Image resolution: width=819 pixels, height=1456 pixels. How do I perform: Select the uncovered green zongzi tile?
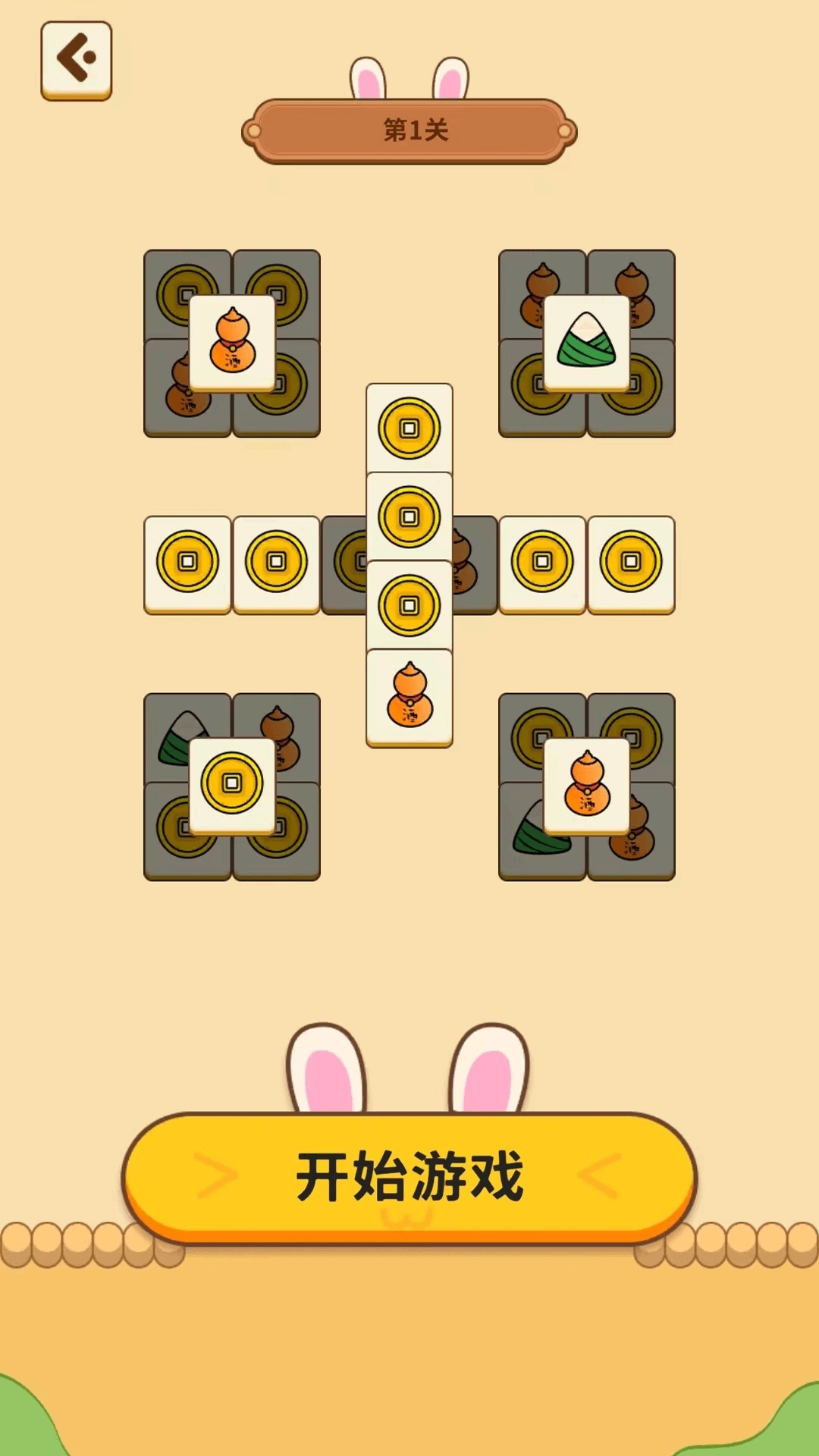coord(586,343)
